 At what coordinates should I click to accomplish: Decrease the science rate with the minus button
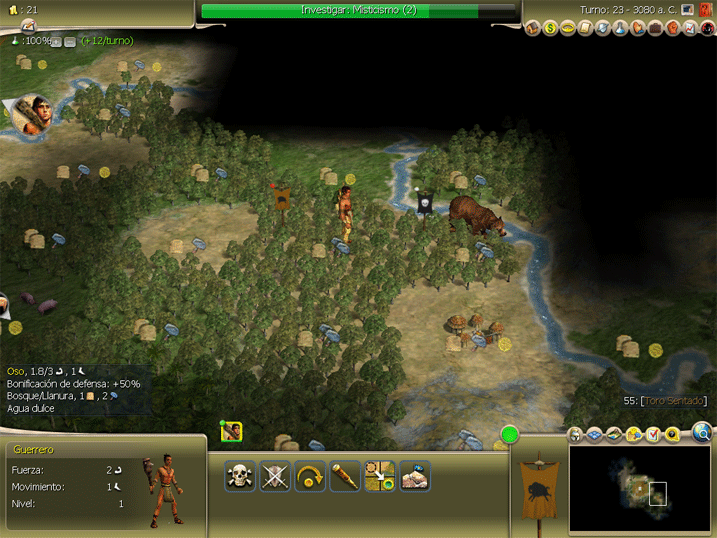(70, 41)
